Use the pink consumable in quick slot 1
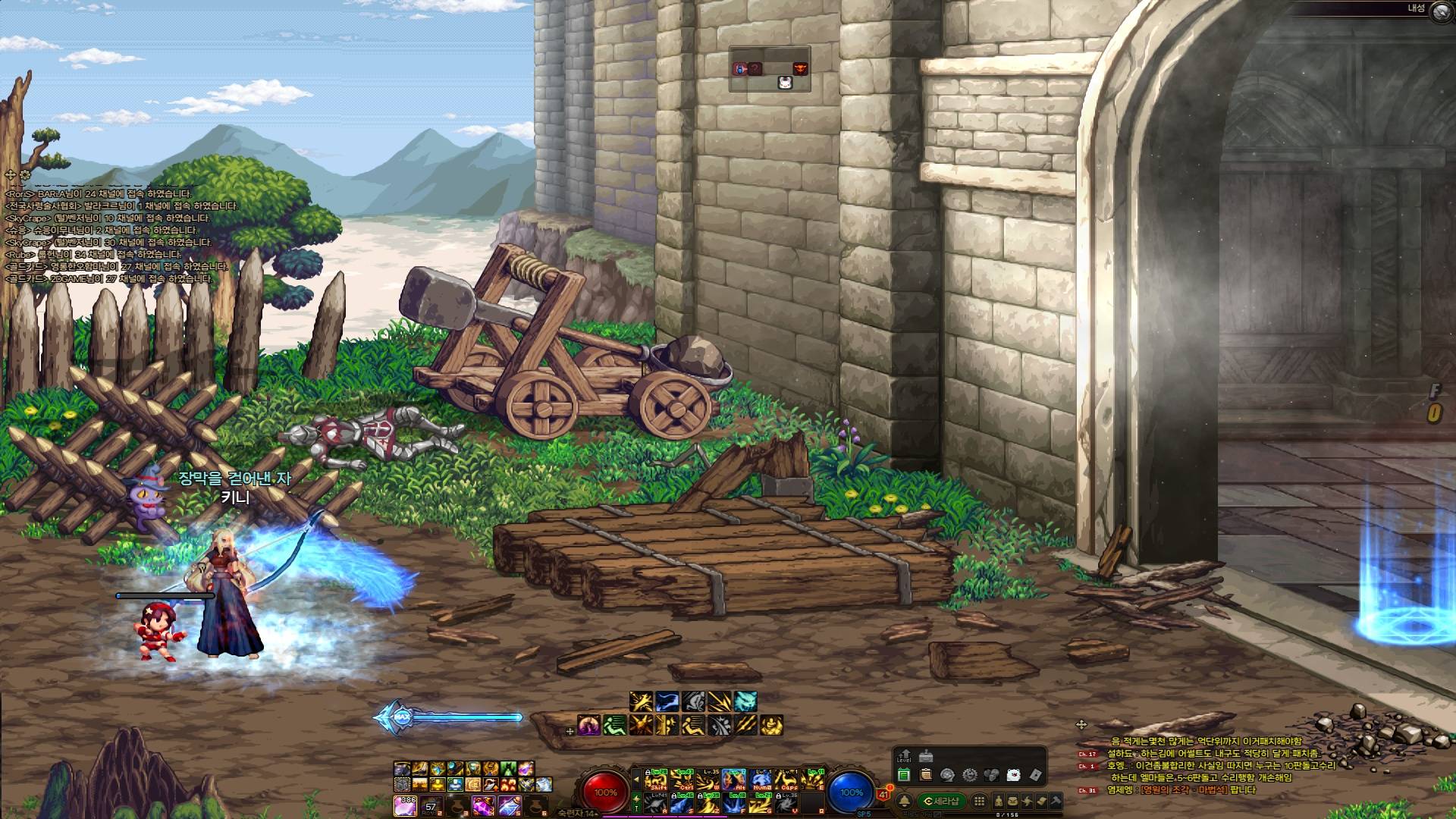This screenshot has width=1456, height=819. coord(405,805)
